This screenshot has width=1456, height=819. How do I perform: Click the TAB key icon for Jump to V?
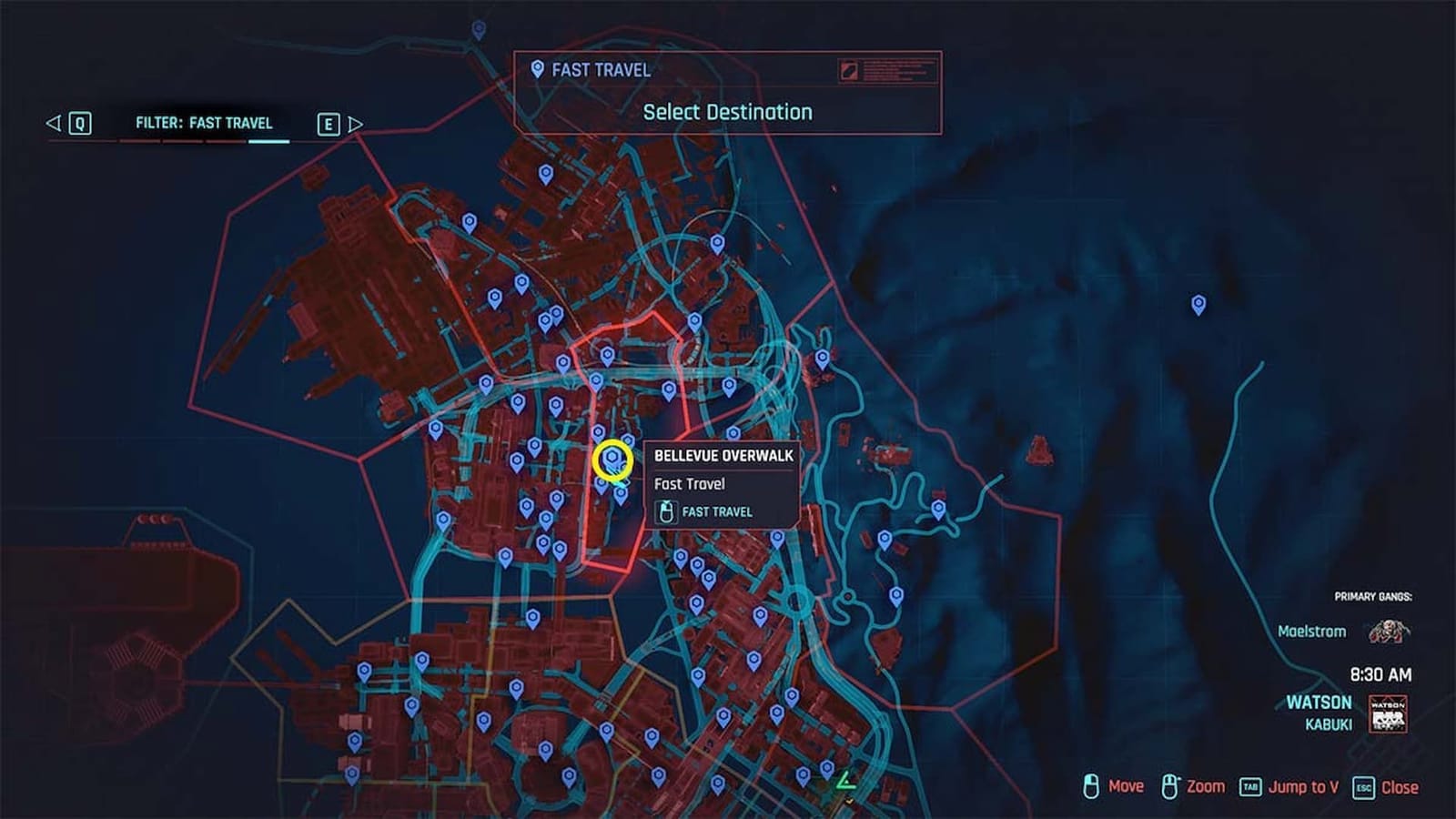1250,785
